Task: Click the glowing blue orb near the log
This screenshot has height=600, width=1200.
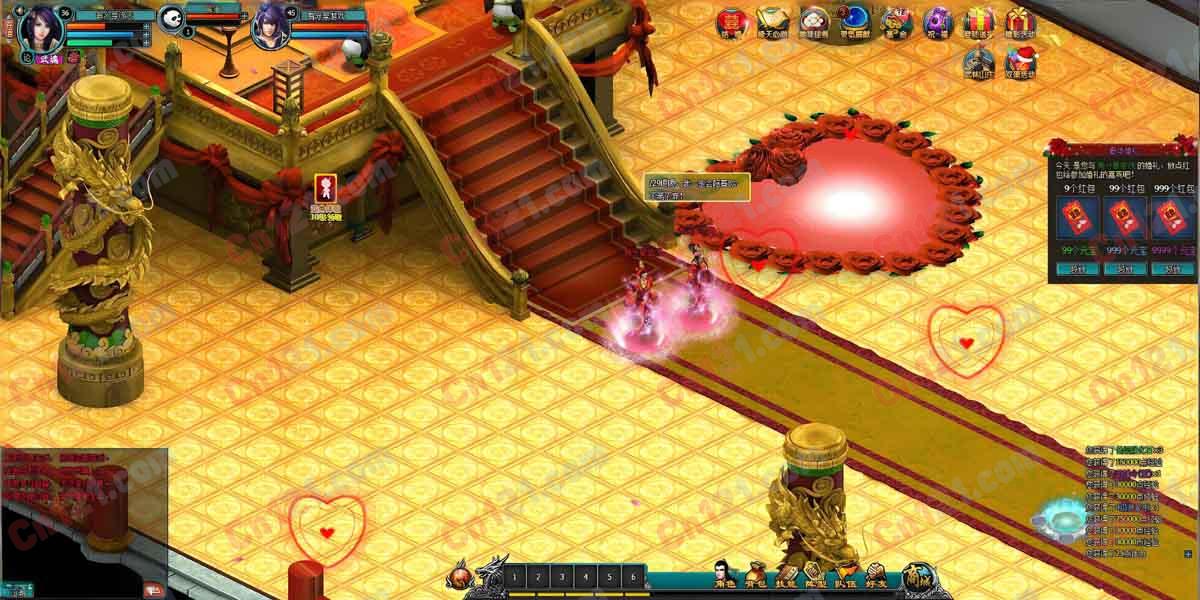Action: [x=1059, y=519]
